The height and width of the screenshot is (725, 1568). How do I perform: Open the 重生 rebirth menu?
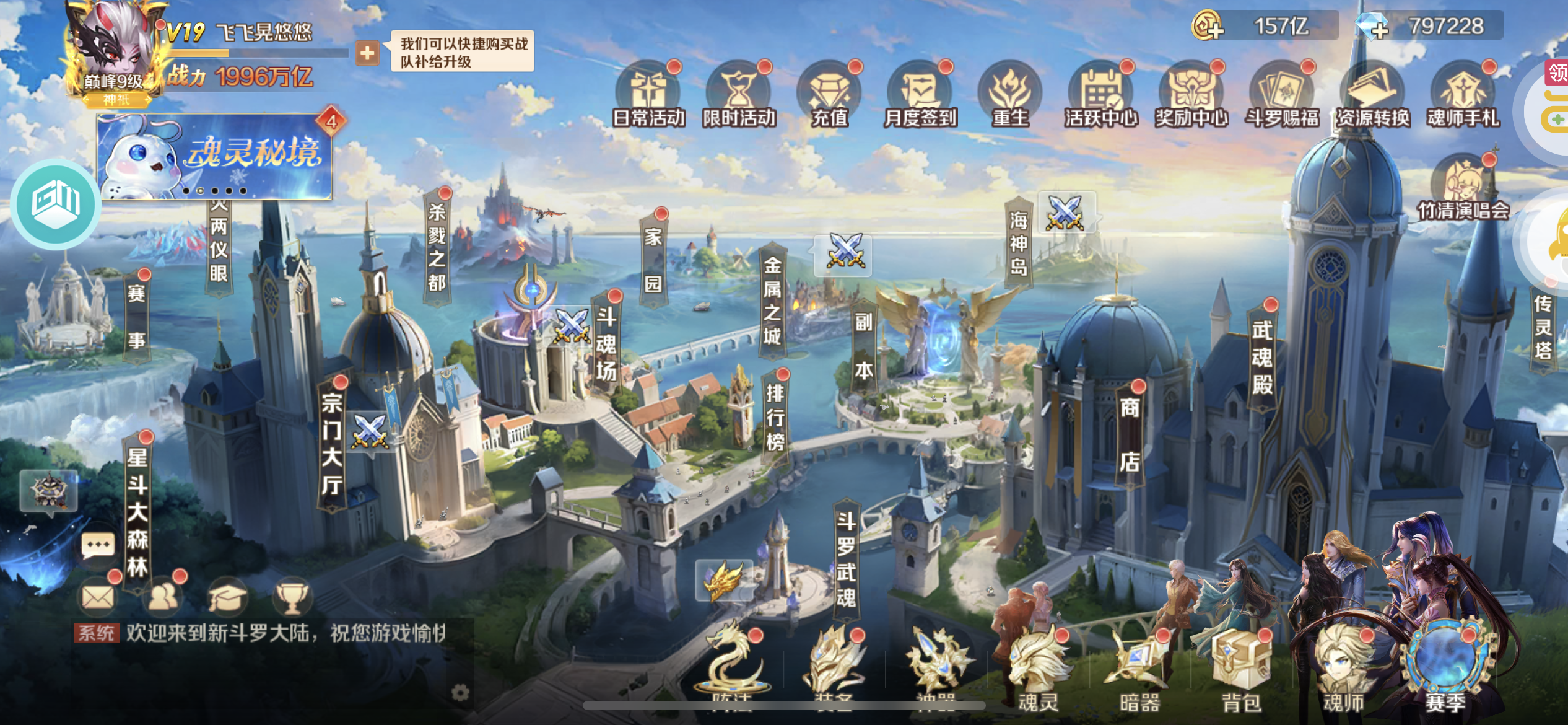pyautogui.click(x=1010, y=96)
